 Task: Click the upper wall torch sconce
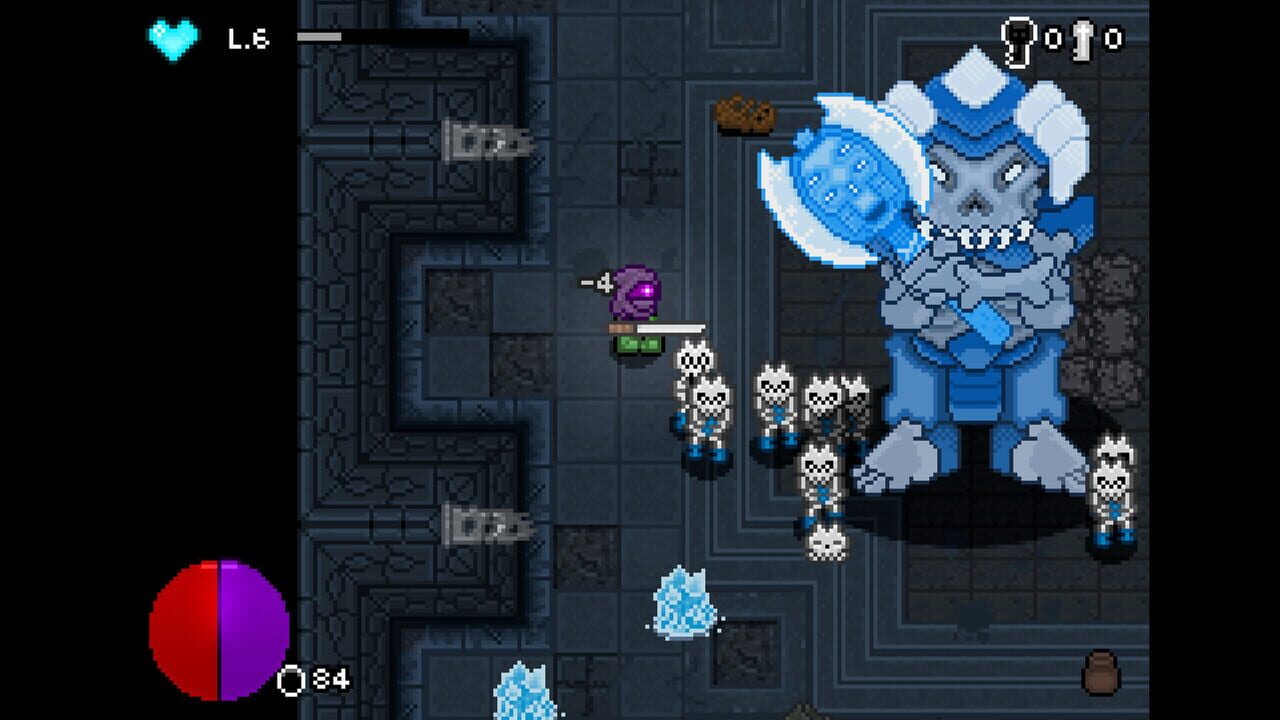pos(485,138)
